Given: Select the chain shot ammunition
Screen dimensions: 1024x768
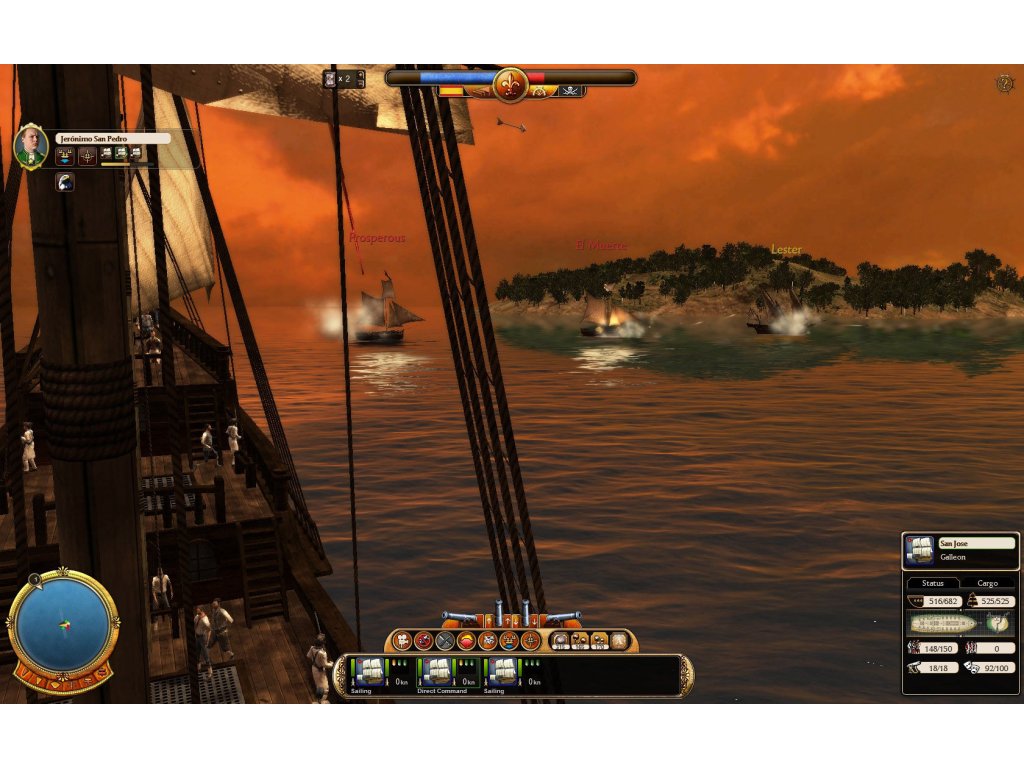Looking at the screenshot, I should click(x=581, y=641).
